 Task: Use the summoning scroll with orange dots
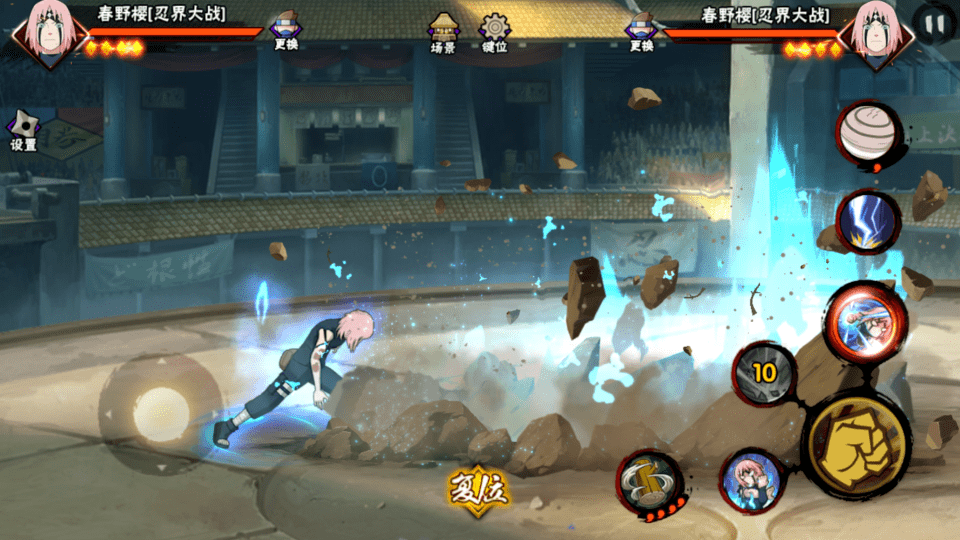651,483
